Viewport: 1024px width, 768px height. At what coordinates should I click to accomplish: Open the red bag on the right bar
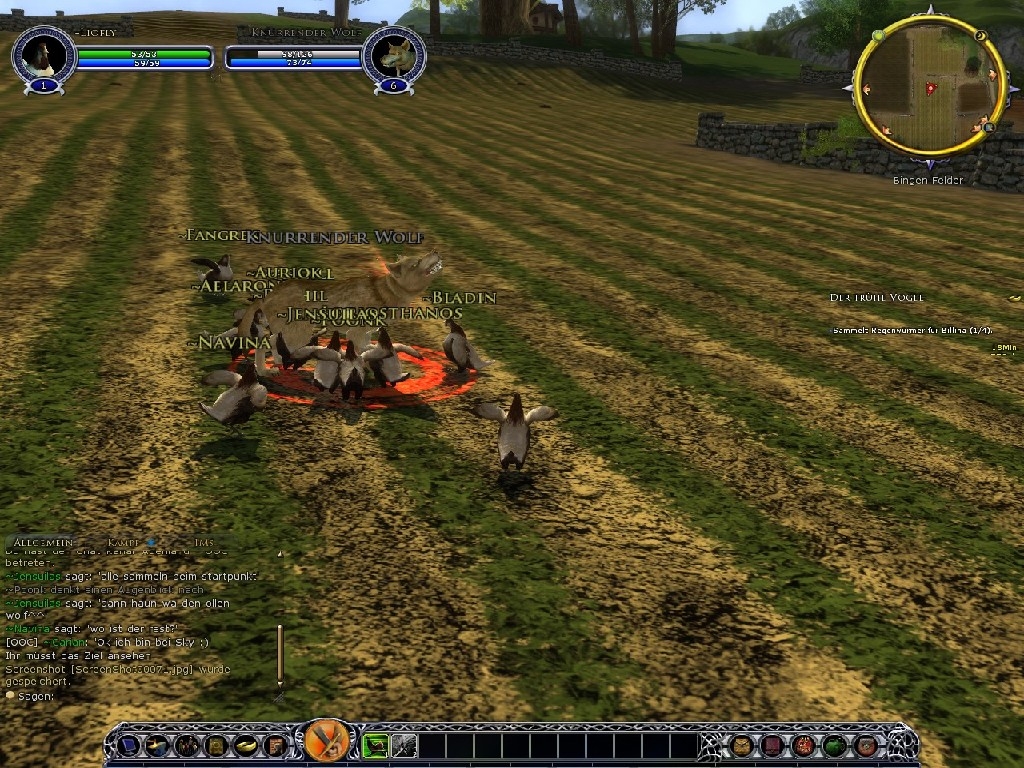pos(804,745)
